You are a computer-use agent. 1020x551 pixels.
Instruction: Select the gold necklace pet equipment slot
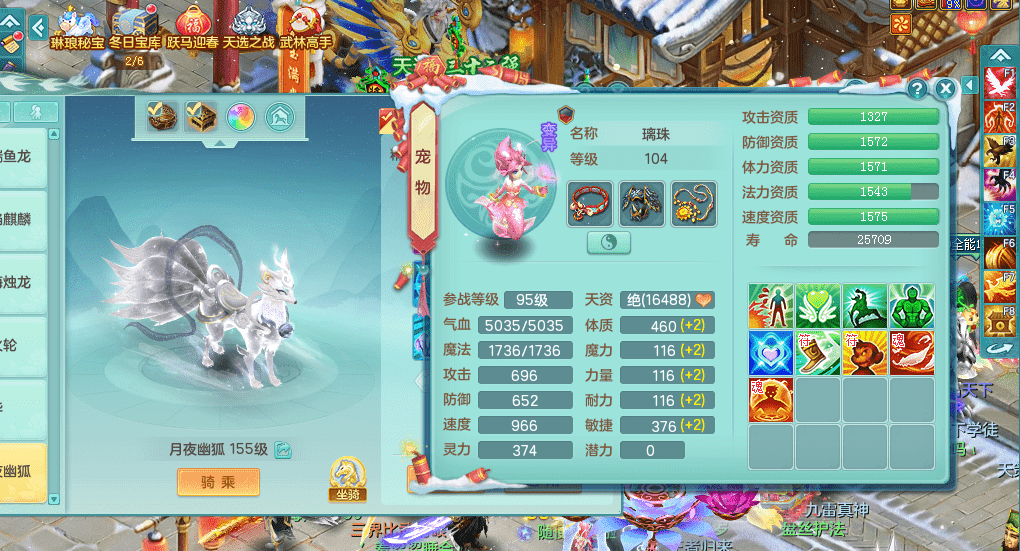tap(693, 204)
